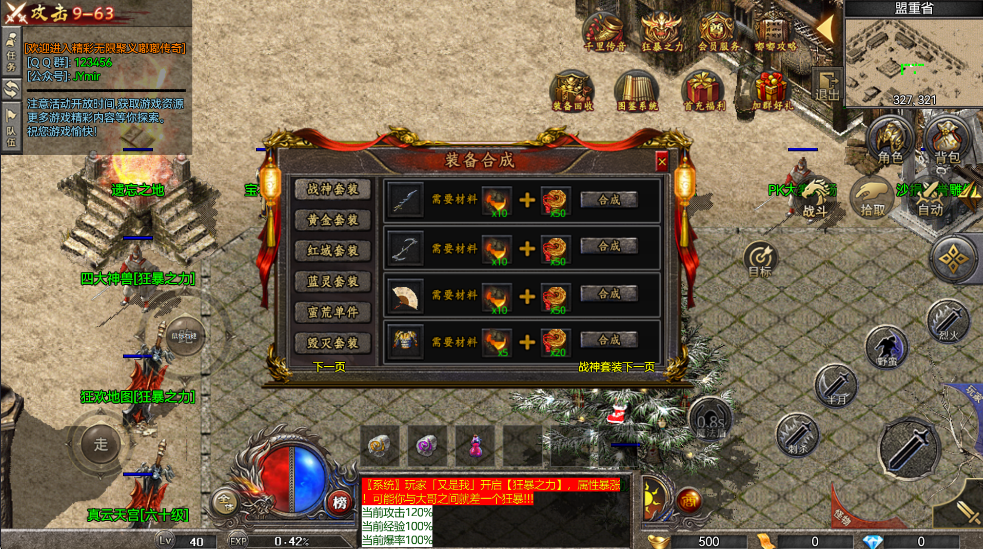The image size is (983, 549).
Task: Craft the golden armor with 合成
Action: tap(608, 340)
